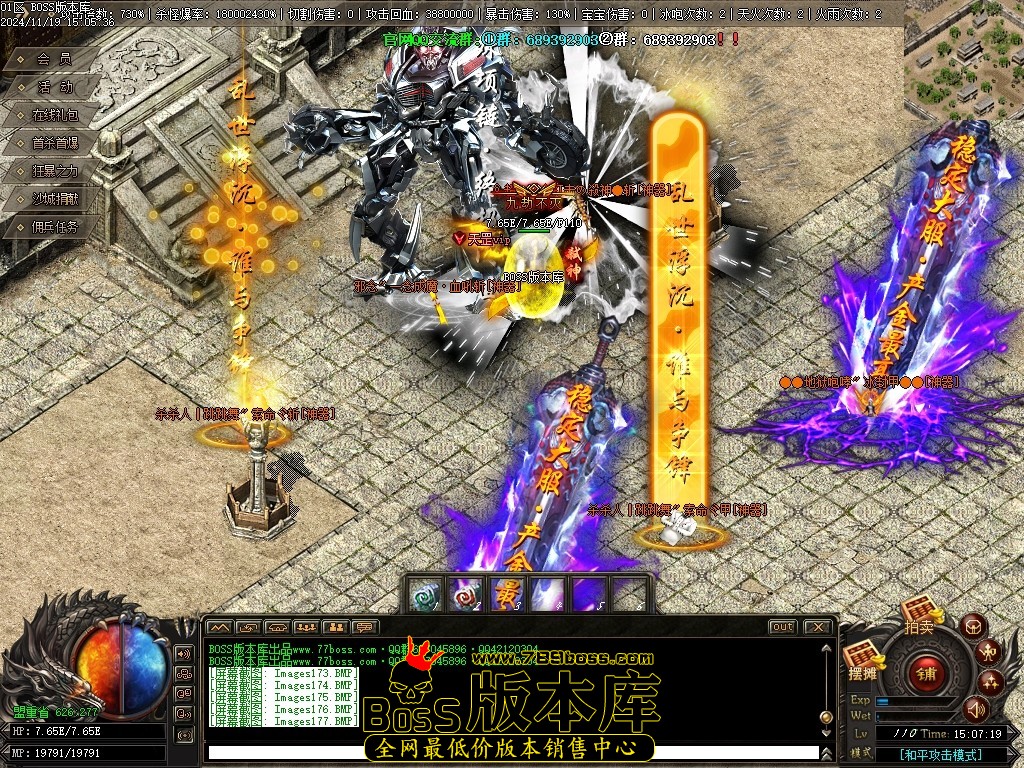Focus the chat text input box
Viewport: 1024px width, 768px height.
click(510, 751)
